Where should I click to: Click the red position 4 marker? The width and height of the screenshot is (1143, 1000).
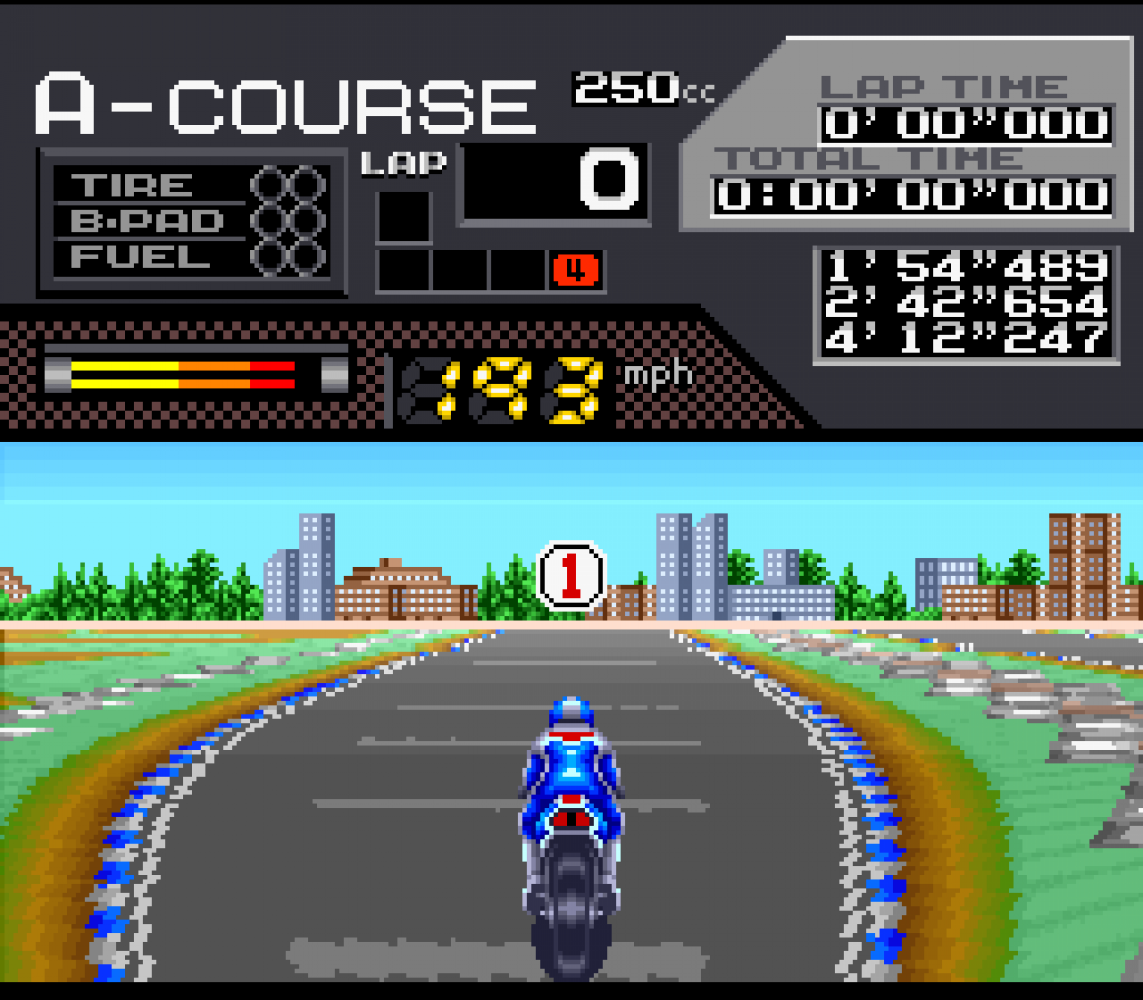575,270
